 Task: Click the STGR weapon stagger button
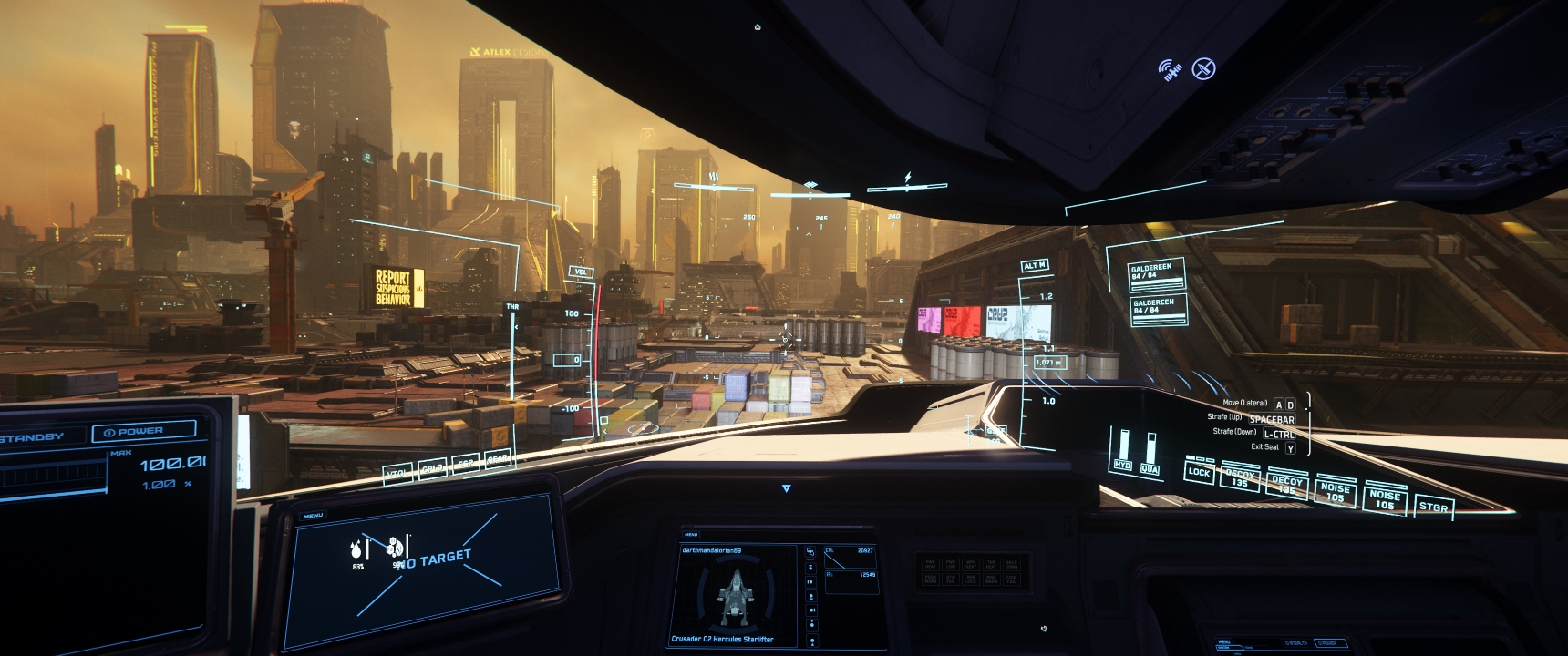point(1434,507)
